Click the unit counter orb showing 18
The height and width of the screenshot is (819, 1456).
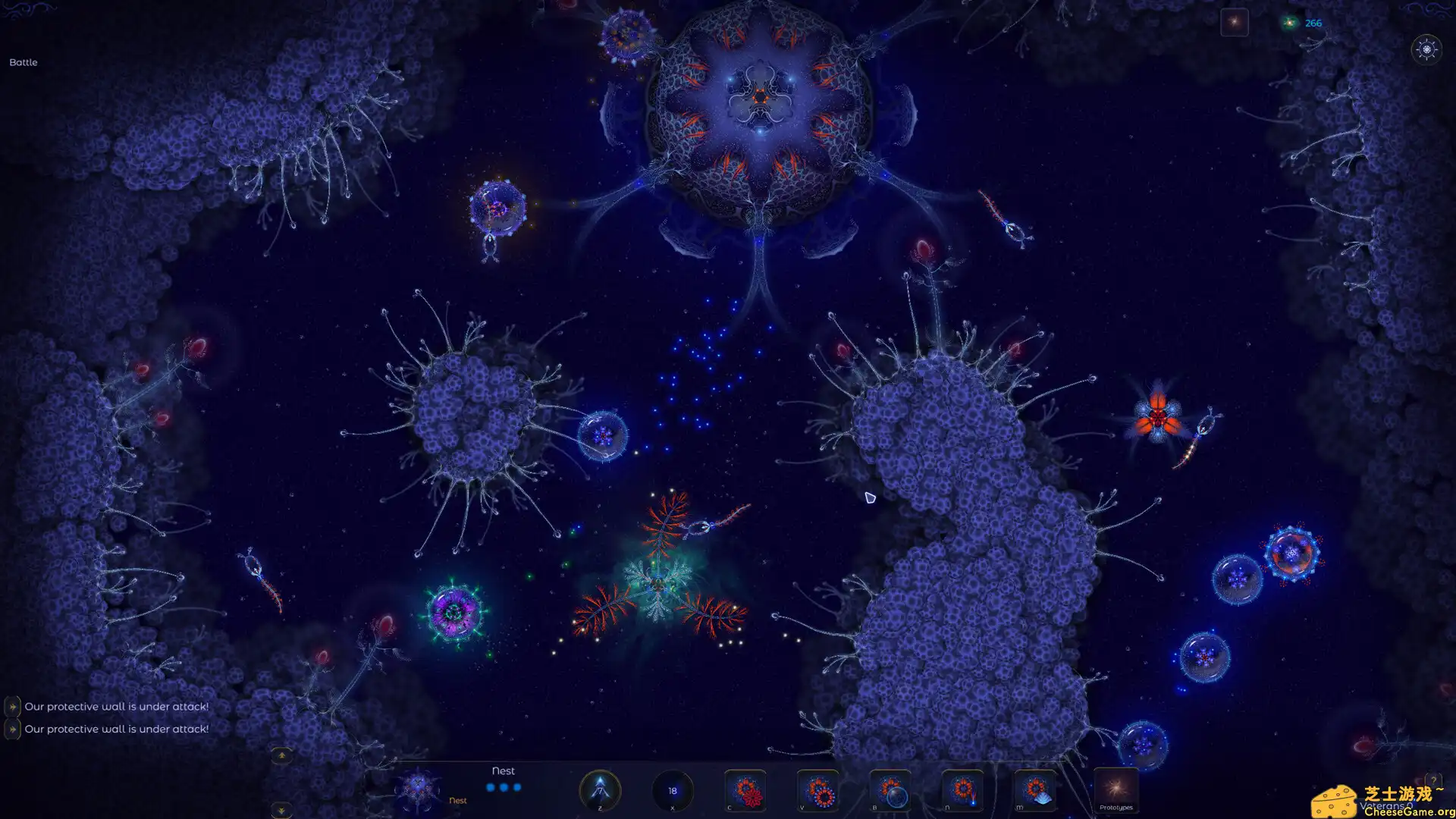671,790
